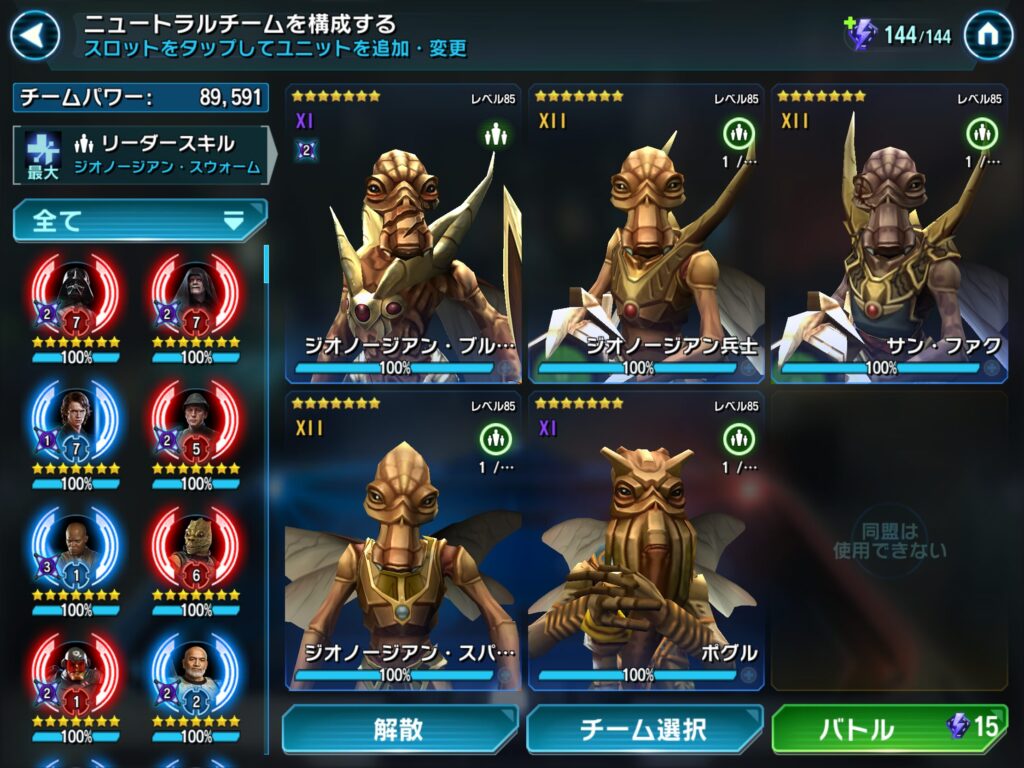Open the home screen button

[x=988, y=36]
